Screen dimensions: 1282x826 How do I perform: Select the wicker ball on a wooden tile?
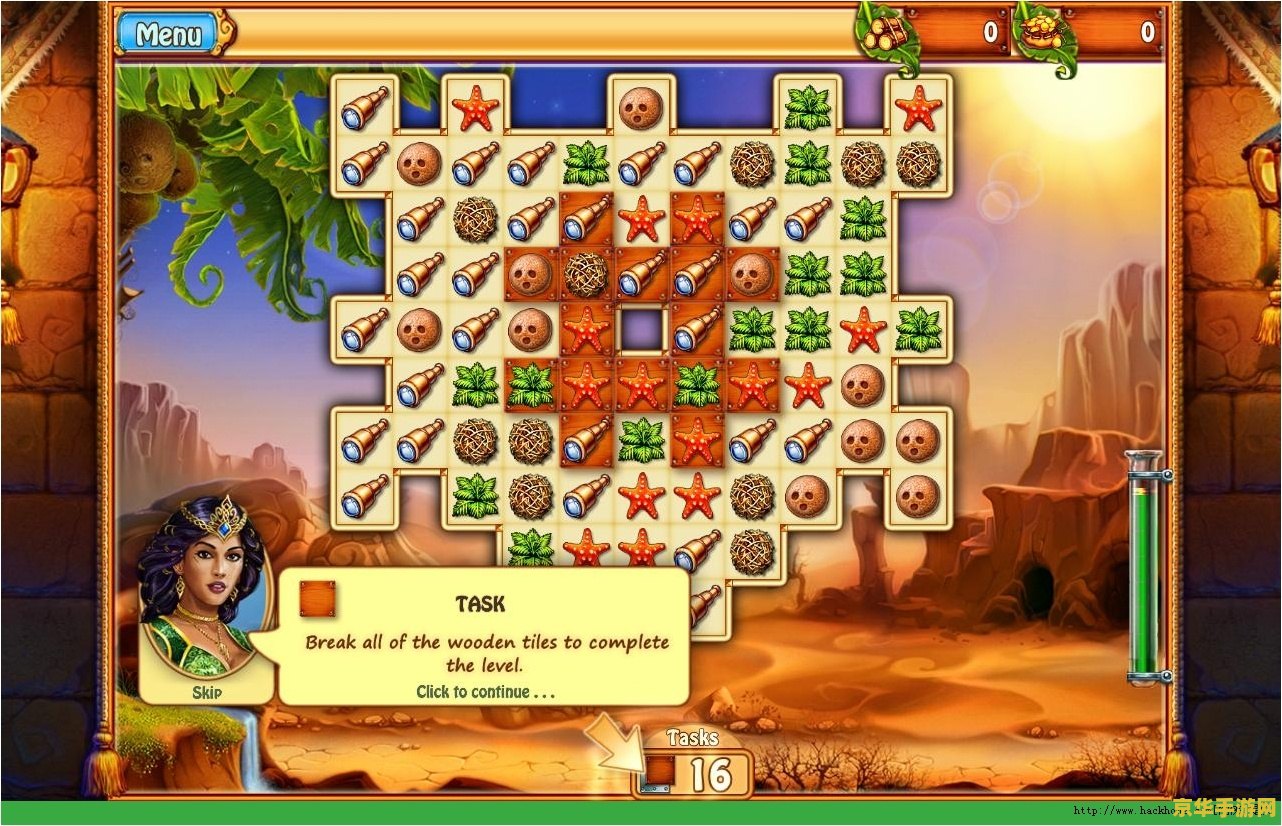[x=586, y=274]
